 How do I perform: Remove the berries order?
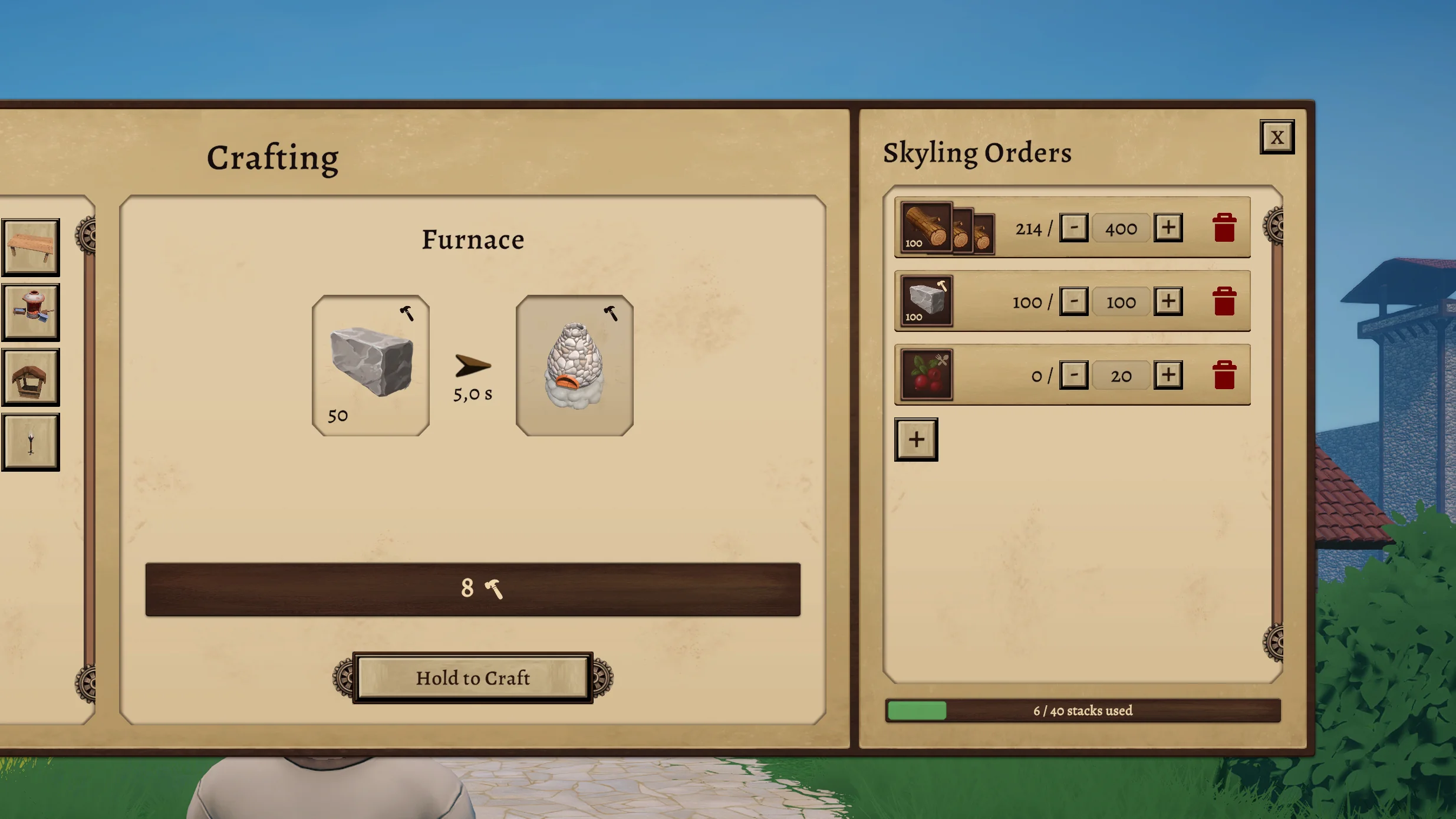(x=1224, y=375)
